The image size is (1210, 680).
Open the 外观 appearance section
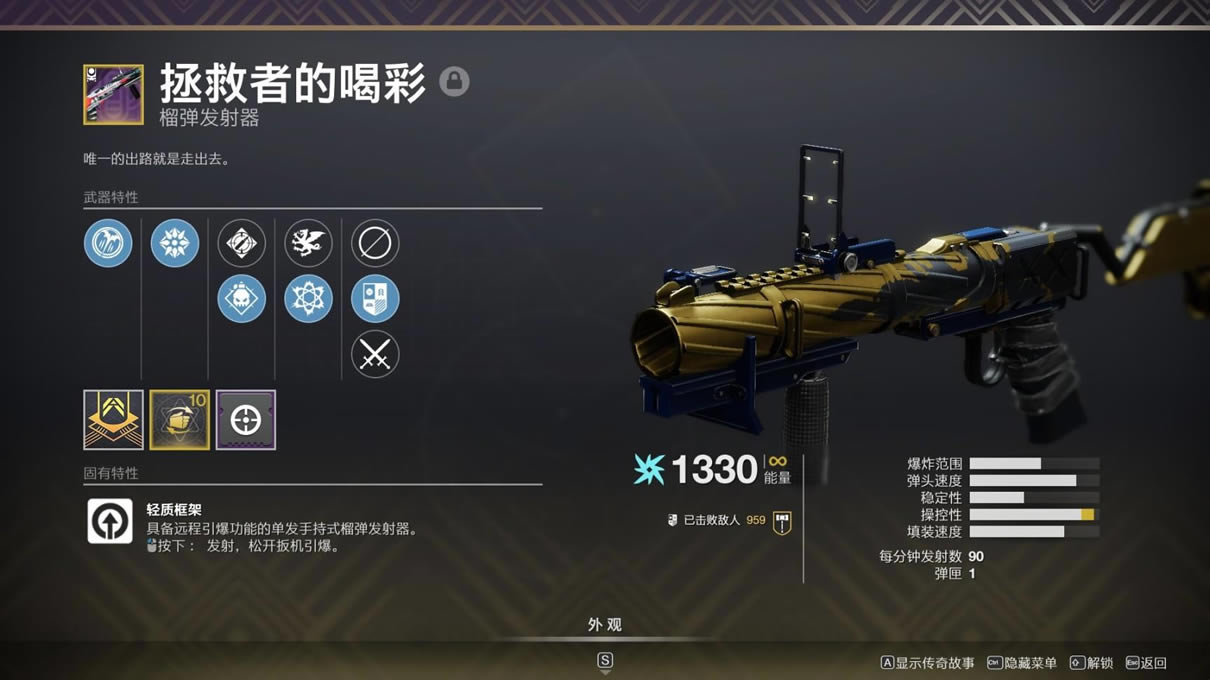pyautogui.click(x=605, y=625)
